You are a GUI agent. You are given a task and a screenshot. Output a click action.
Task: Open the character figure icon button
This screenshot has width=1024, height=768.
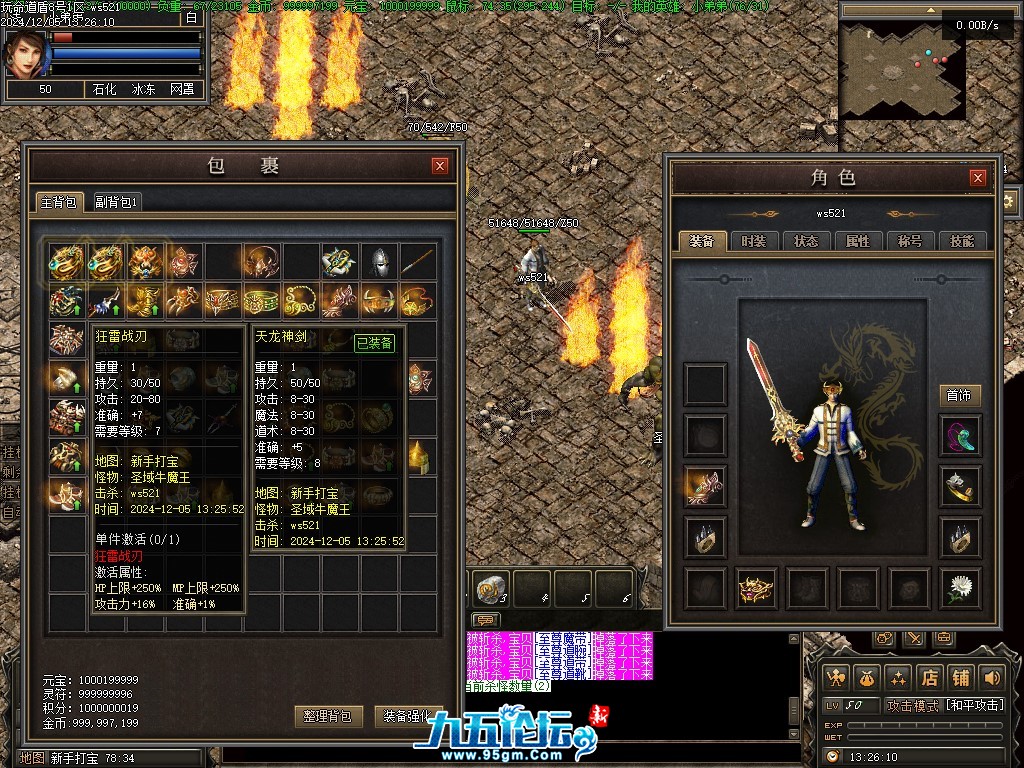837,677
